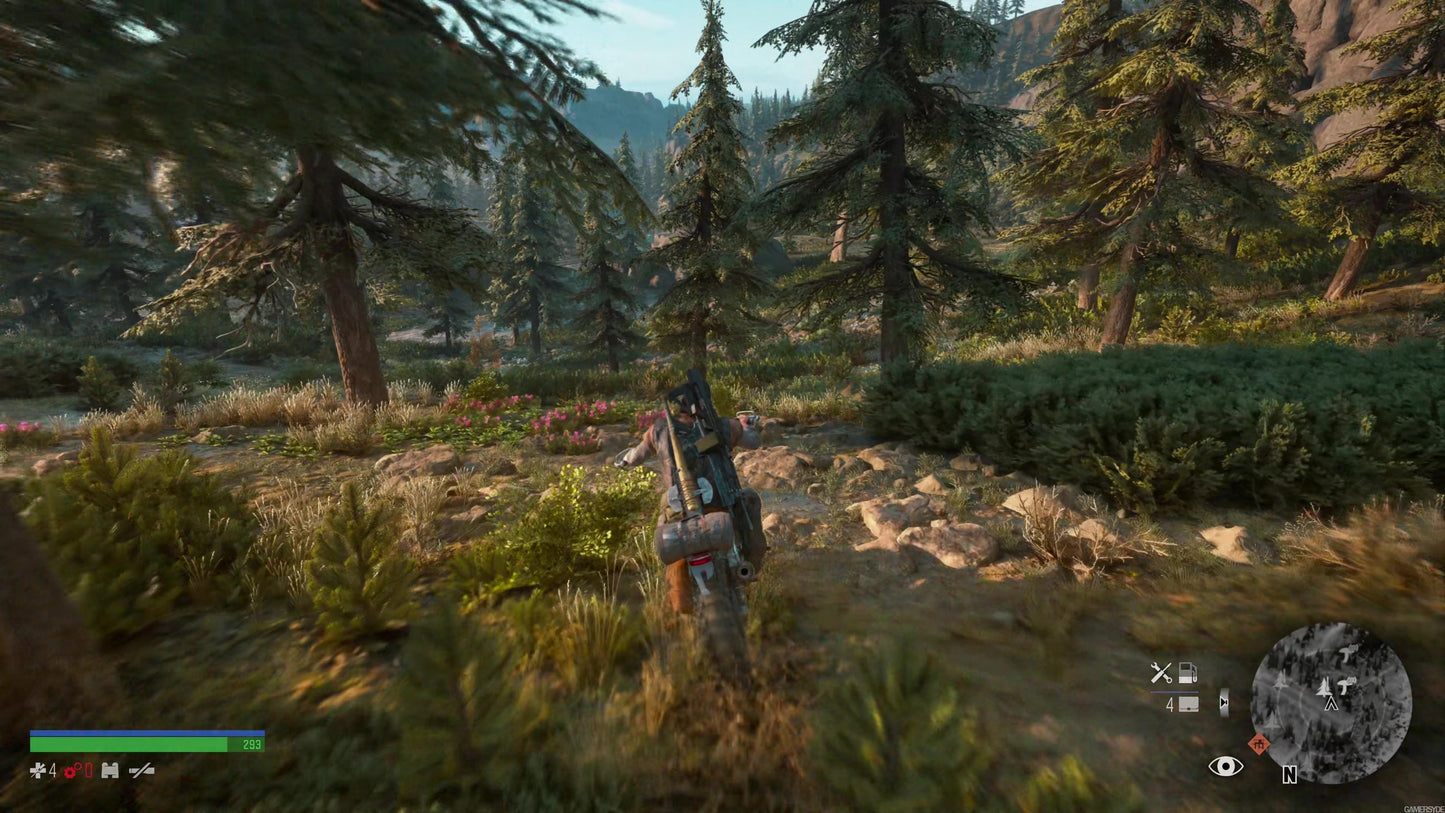The width and height of the screenshot is (1445, 813).
Task: Click the upper camp marker on the minimap edge
Action: (1347, 655)
